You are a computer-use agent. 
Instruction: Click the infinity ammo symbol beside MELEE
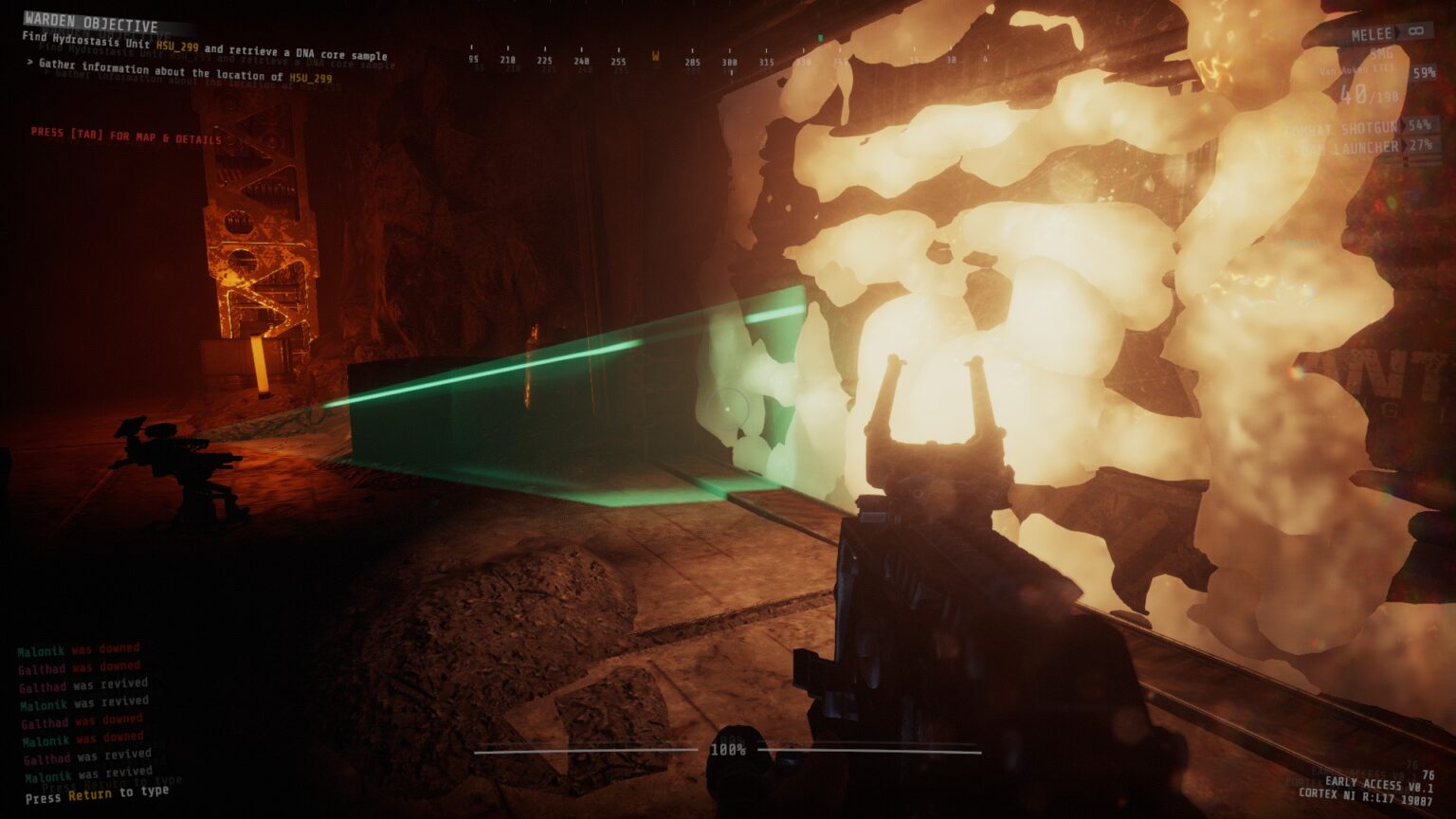coord(1415,31)
